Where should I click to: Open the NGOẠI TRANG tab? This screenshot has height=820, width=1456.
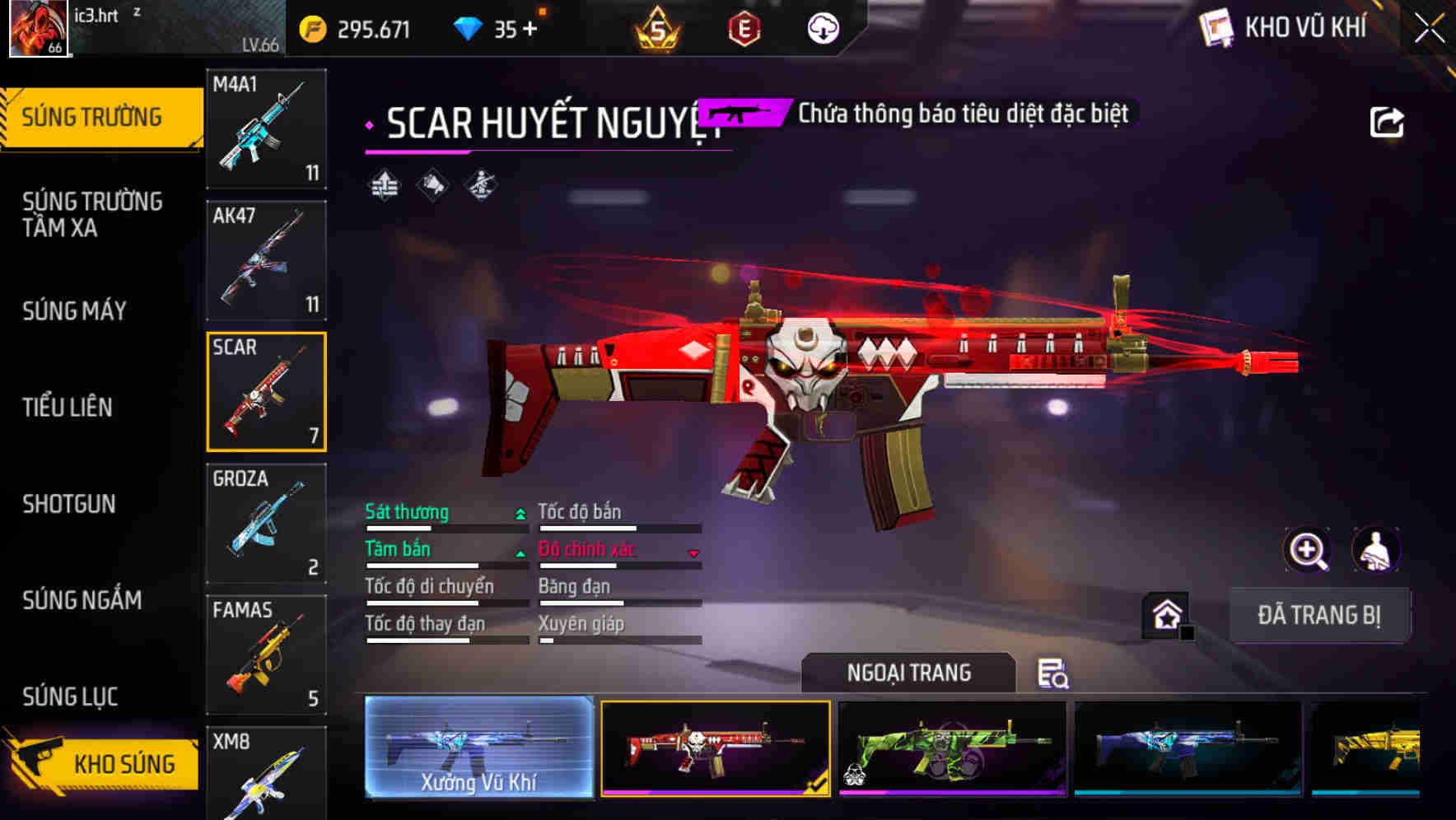(909, 672)
